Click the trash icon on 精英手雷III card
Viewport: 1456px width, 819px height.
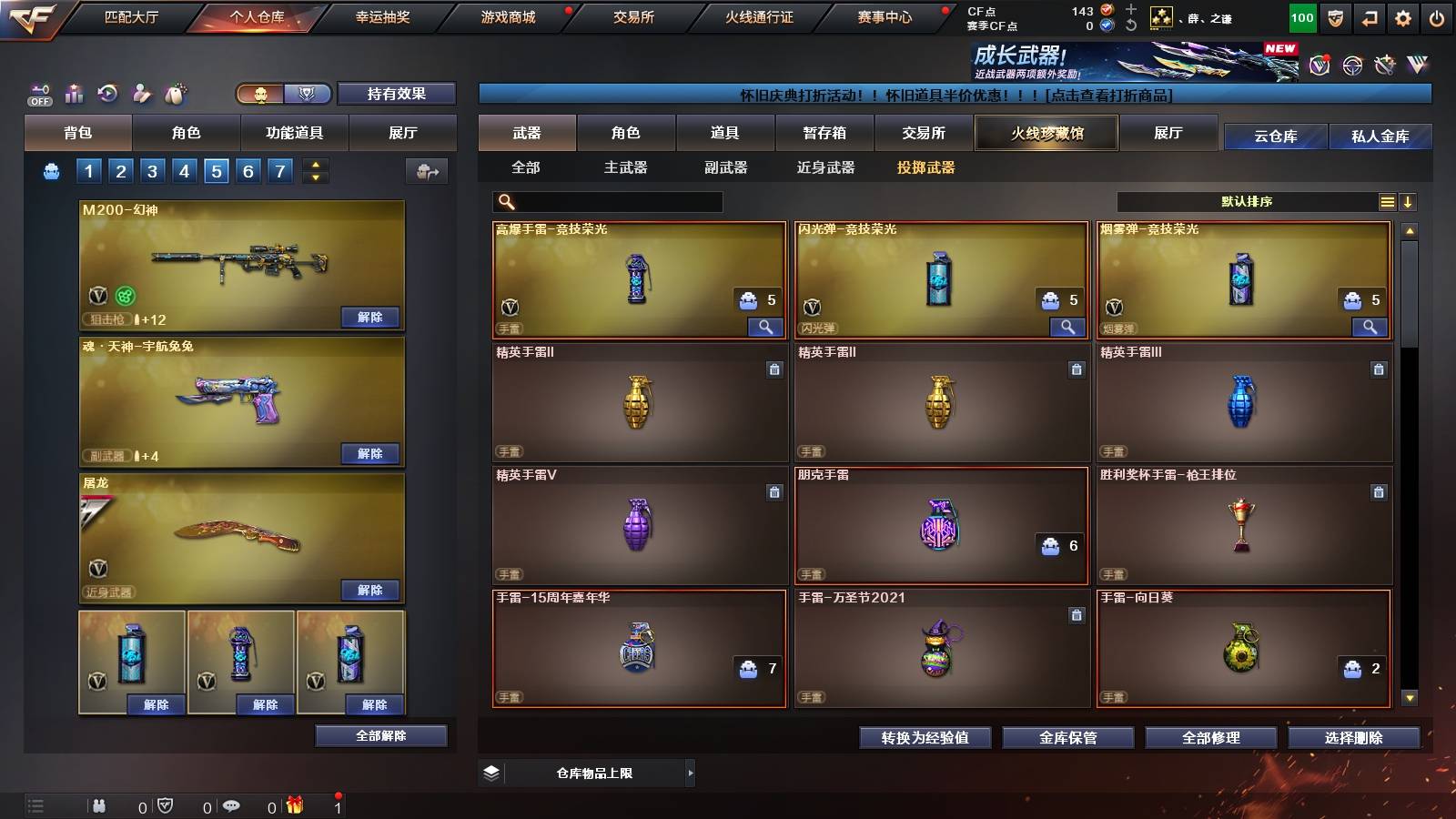tap(1379, 371)
